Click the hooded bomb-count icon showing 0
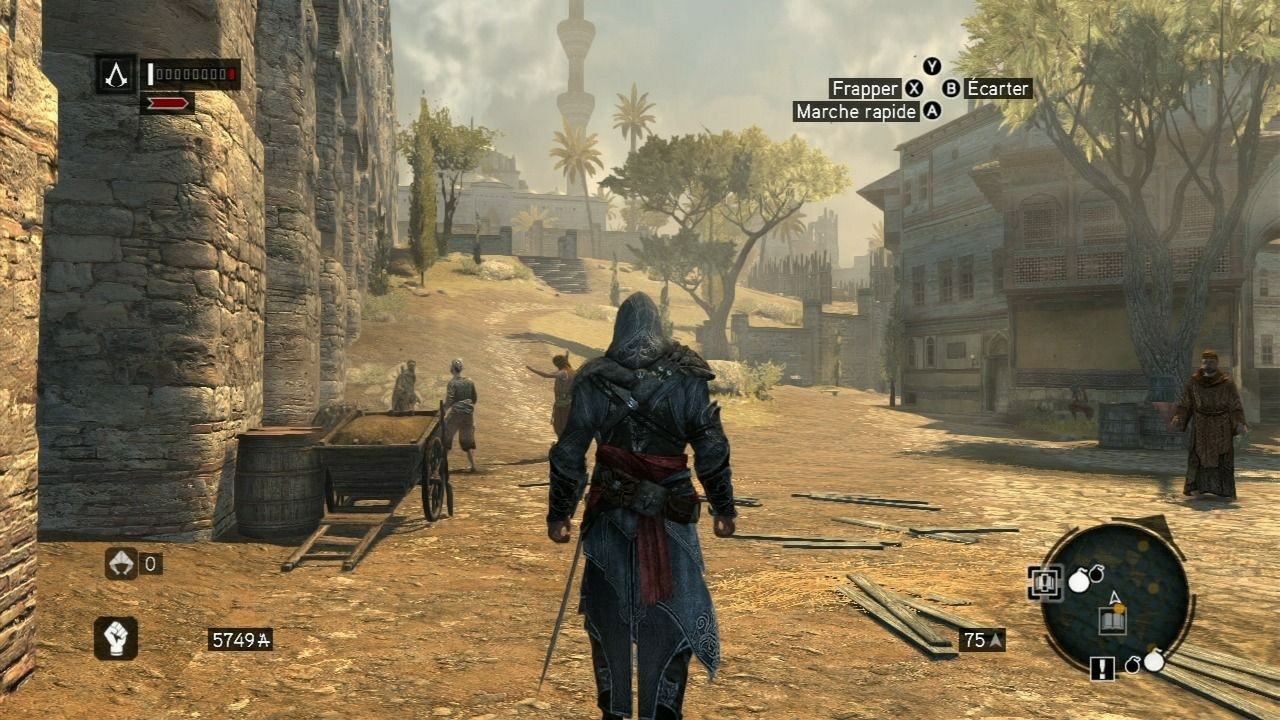The width and height of the screenshot is (1280, 720). click(120, 563)
